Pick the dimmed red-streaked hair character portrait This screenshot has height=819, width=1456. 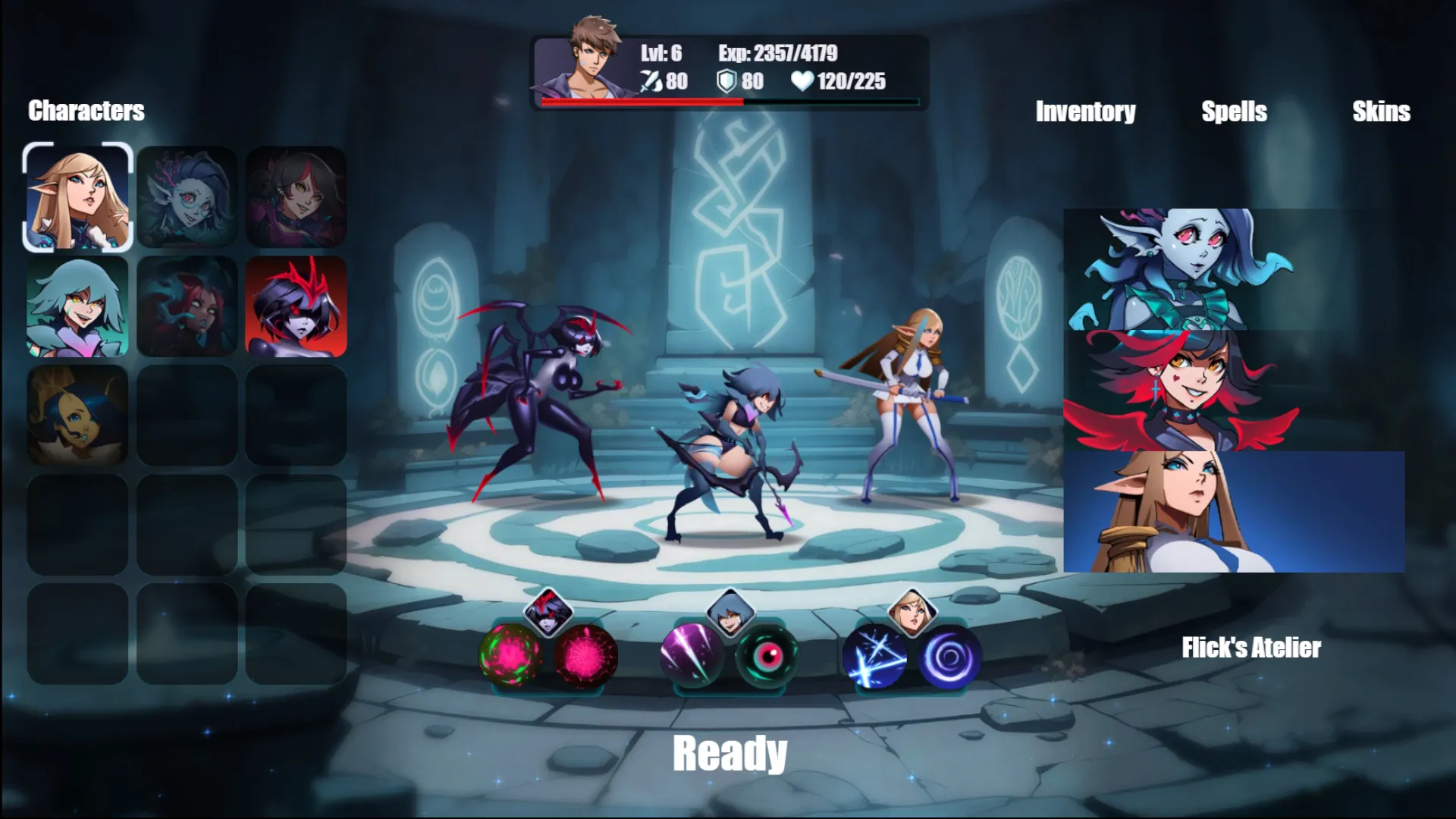tap(296, 197)
